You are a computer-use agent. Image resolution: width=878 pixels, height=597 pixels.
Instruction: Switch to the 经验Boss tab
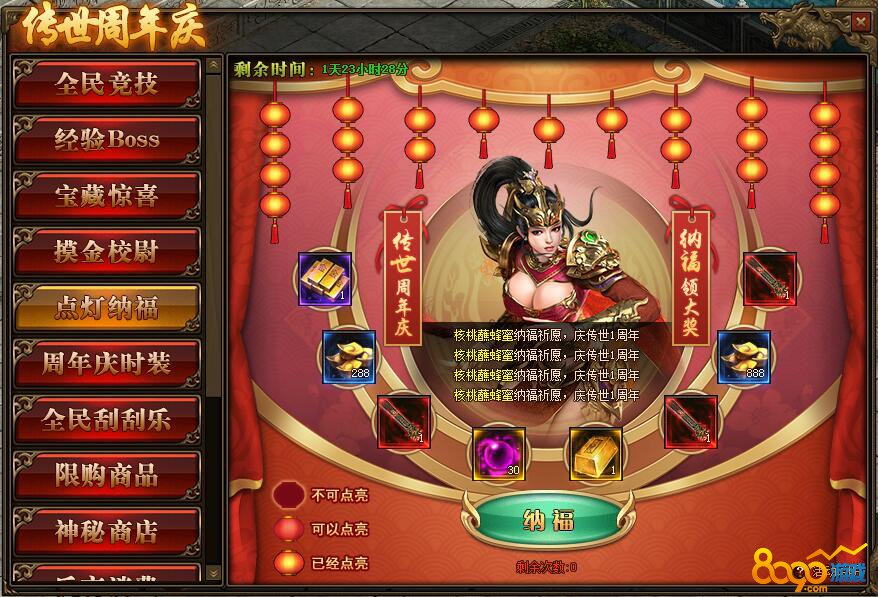pos(106,139)
